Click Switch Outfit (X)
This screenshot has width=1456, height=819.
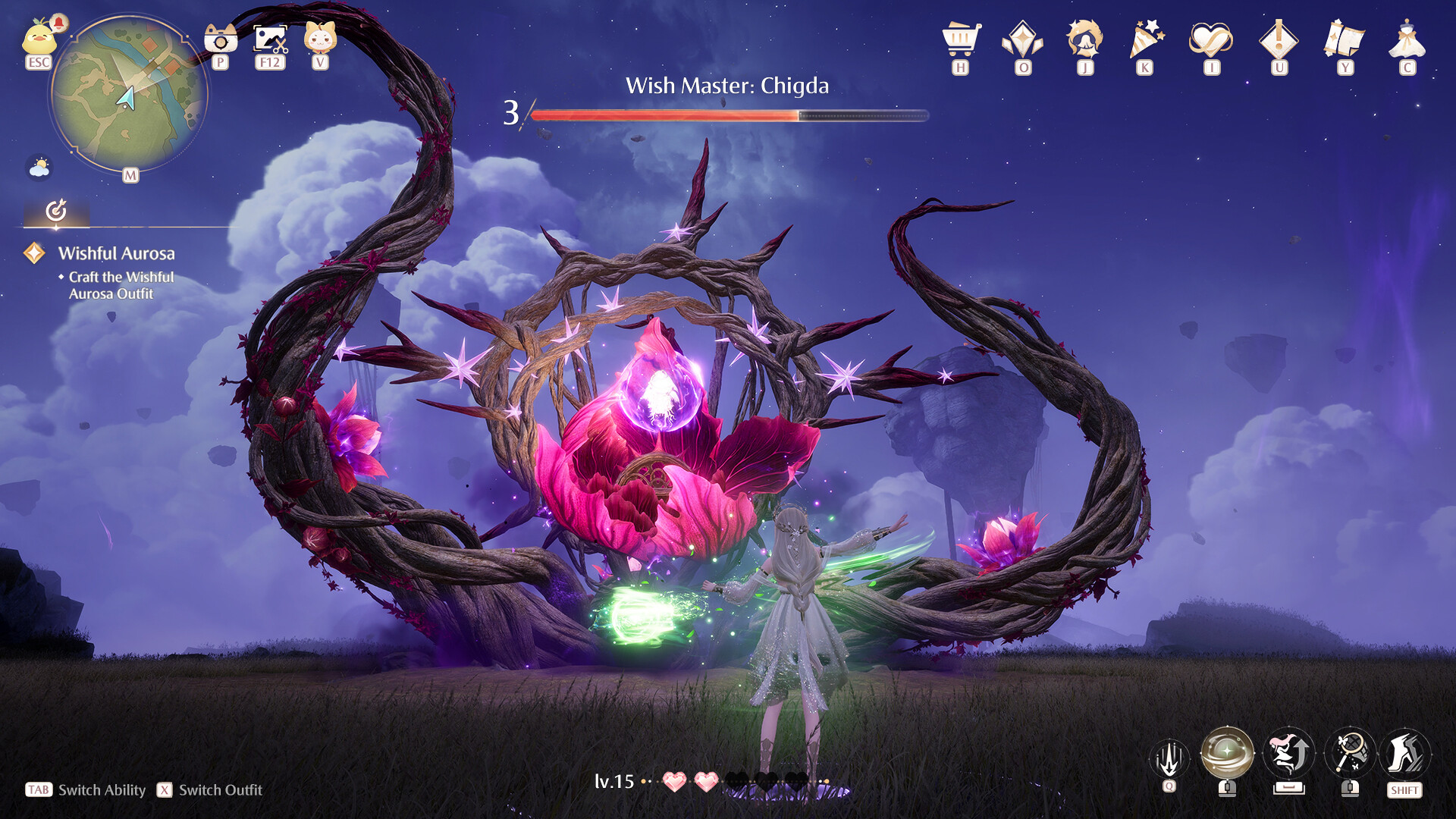(209, 790)
